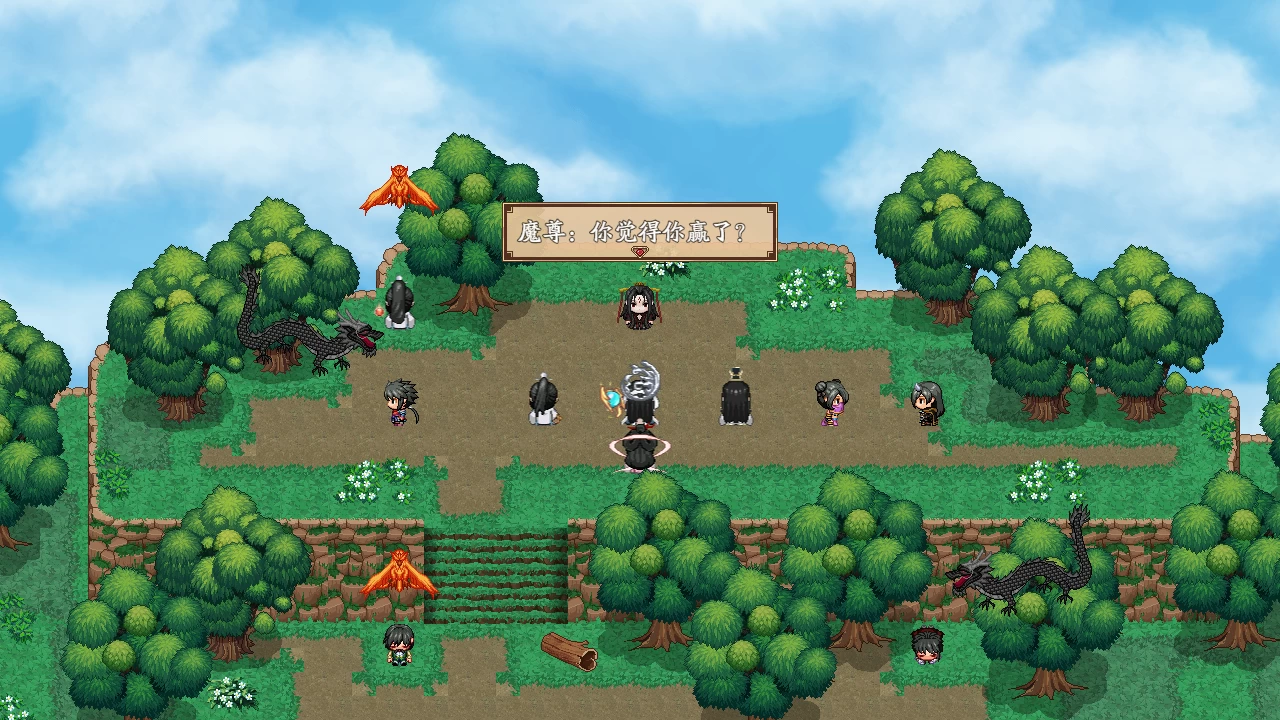The image size is (1280, 720).
Task: Click the dialogue text 你觉得你赢了
Action: click(672, 229)
